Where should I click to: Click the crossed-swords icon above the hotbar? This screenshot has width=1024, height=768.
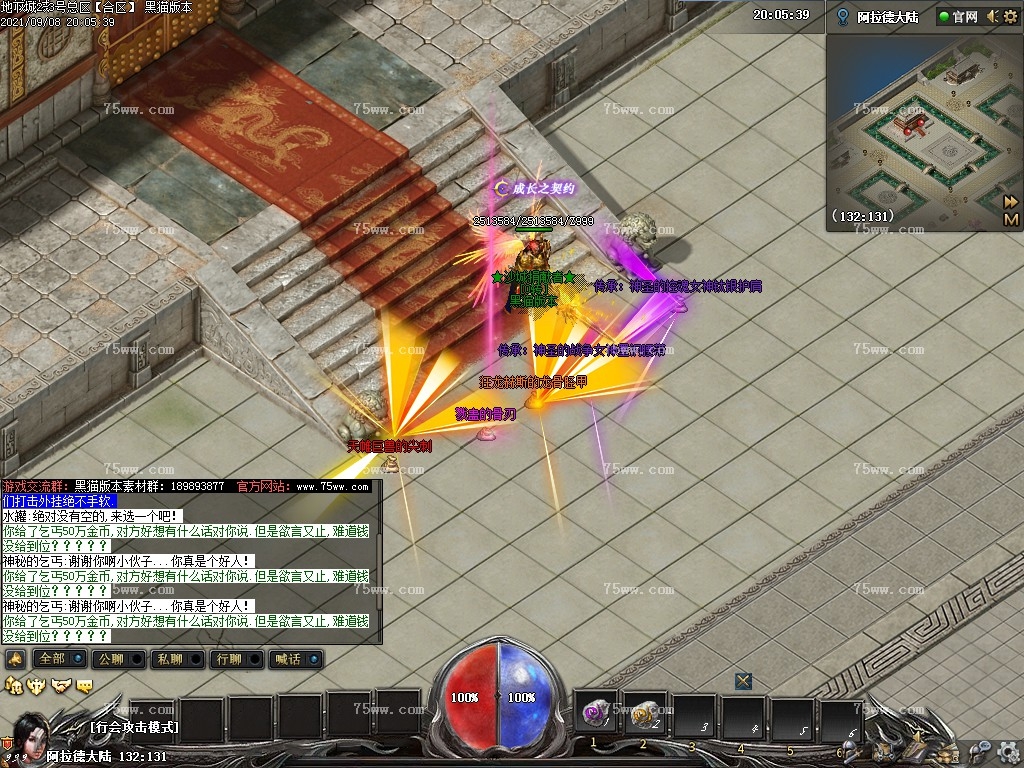[x=743, y=681]
